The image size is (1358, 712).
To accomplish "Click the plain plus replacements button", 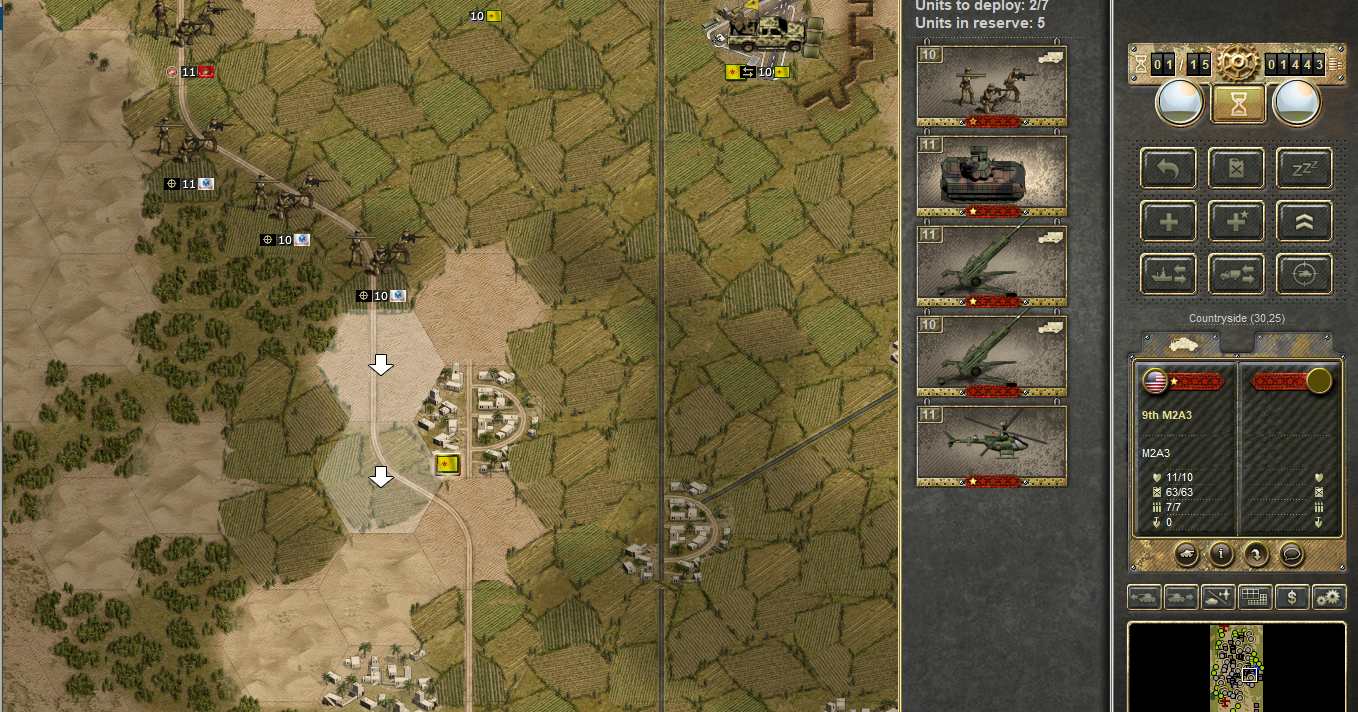I will click(x=1169, y=221).
